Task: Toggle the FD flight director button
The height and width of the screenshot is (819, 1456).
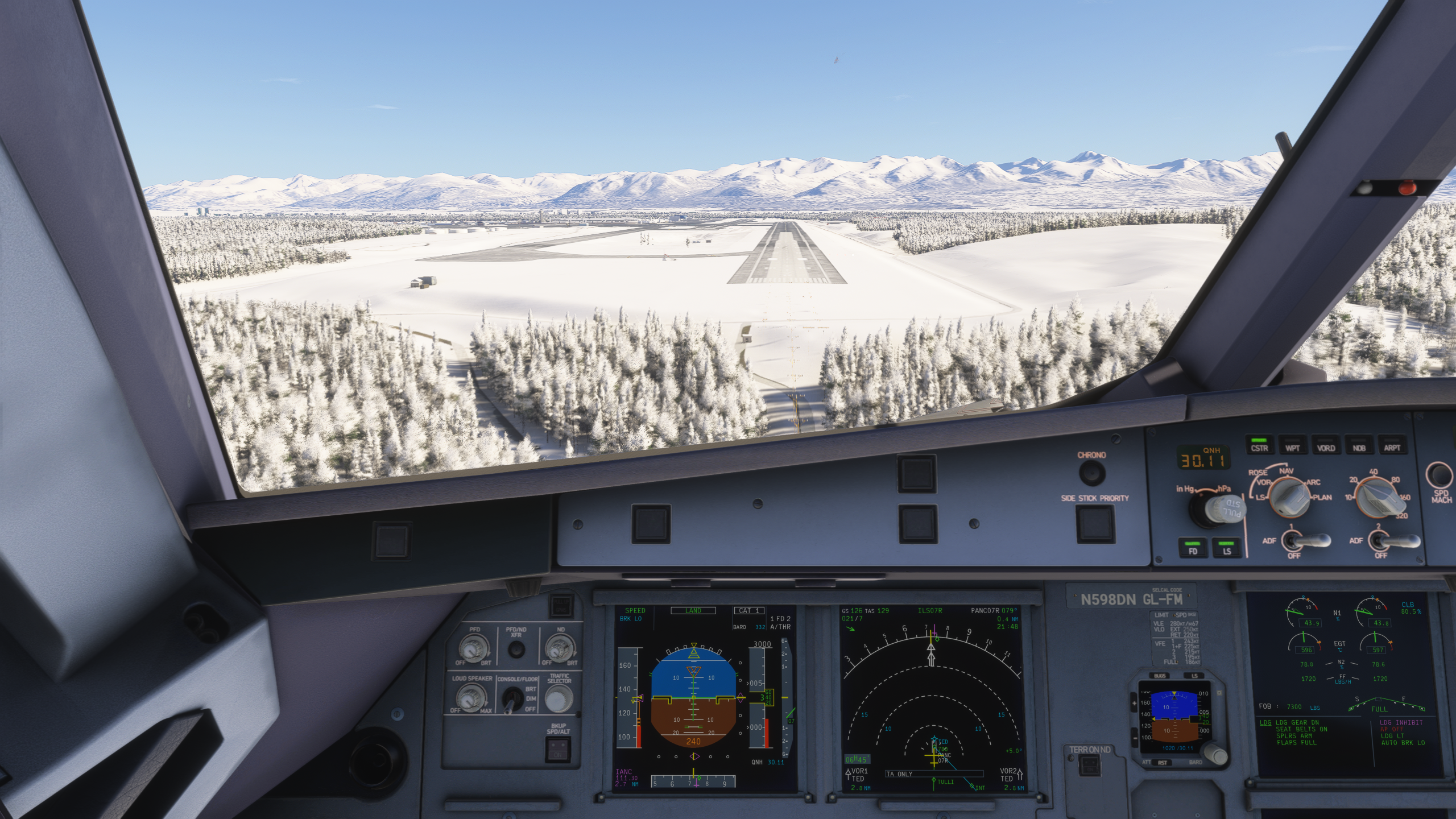Action: tap(1193, 548)
